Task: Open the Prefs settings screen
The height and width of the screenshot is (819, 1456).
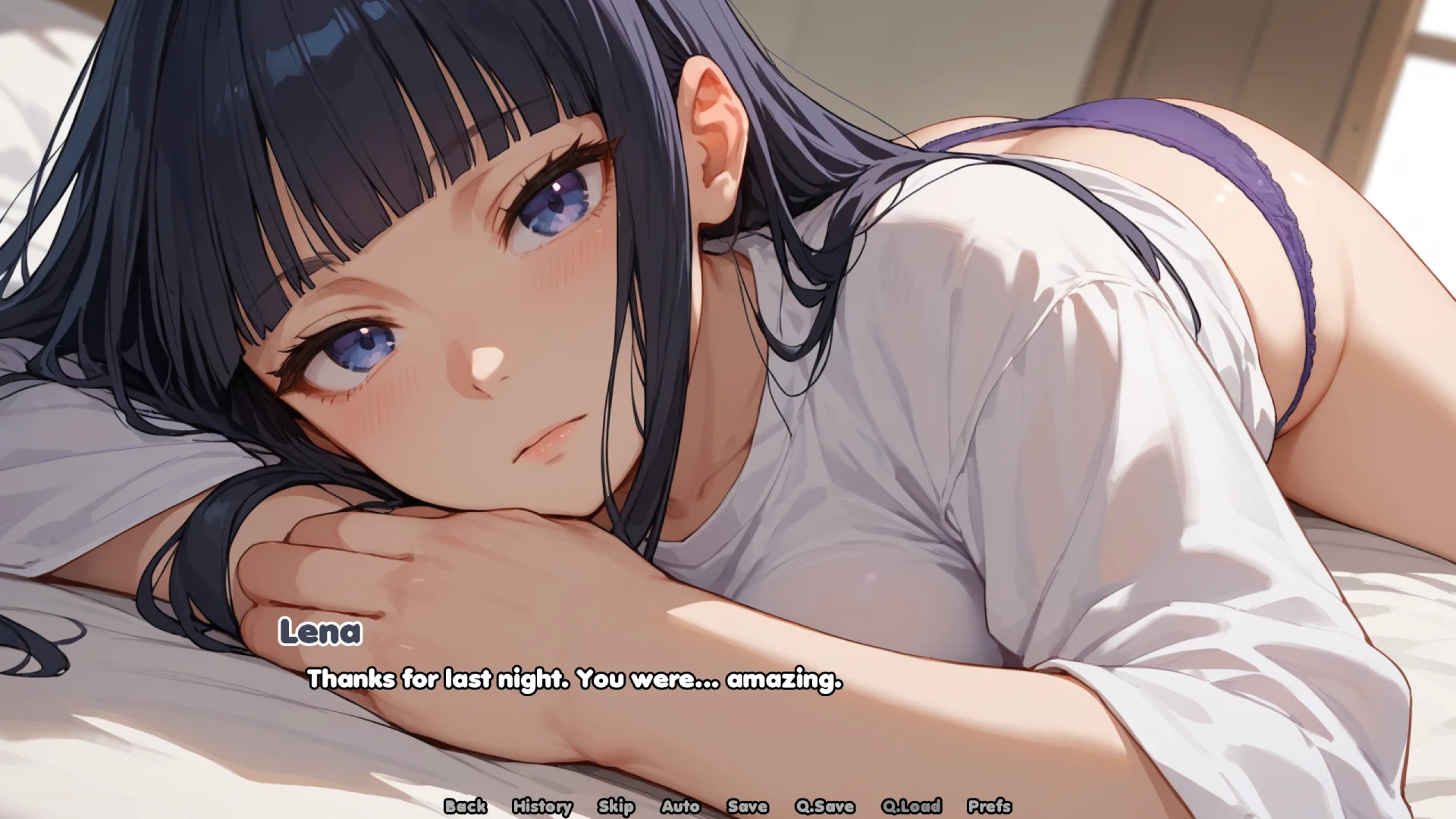Action: 989,806
